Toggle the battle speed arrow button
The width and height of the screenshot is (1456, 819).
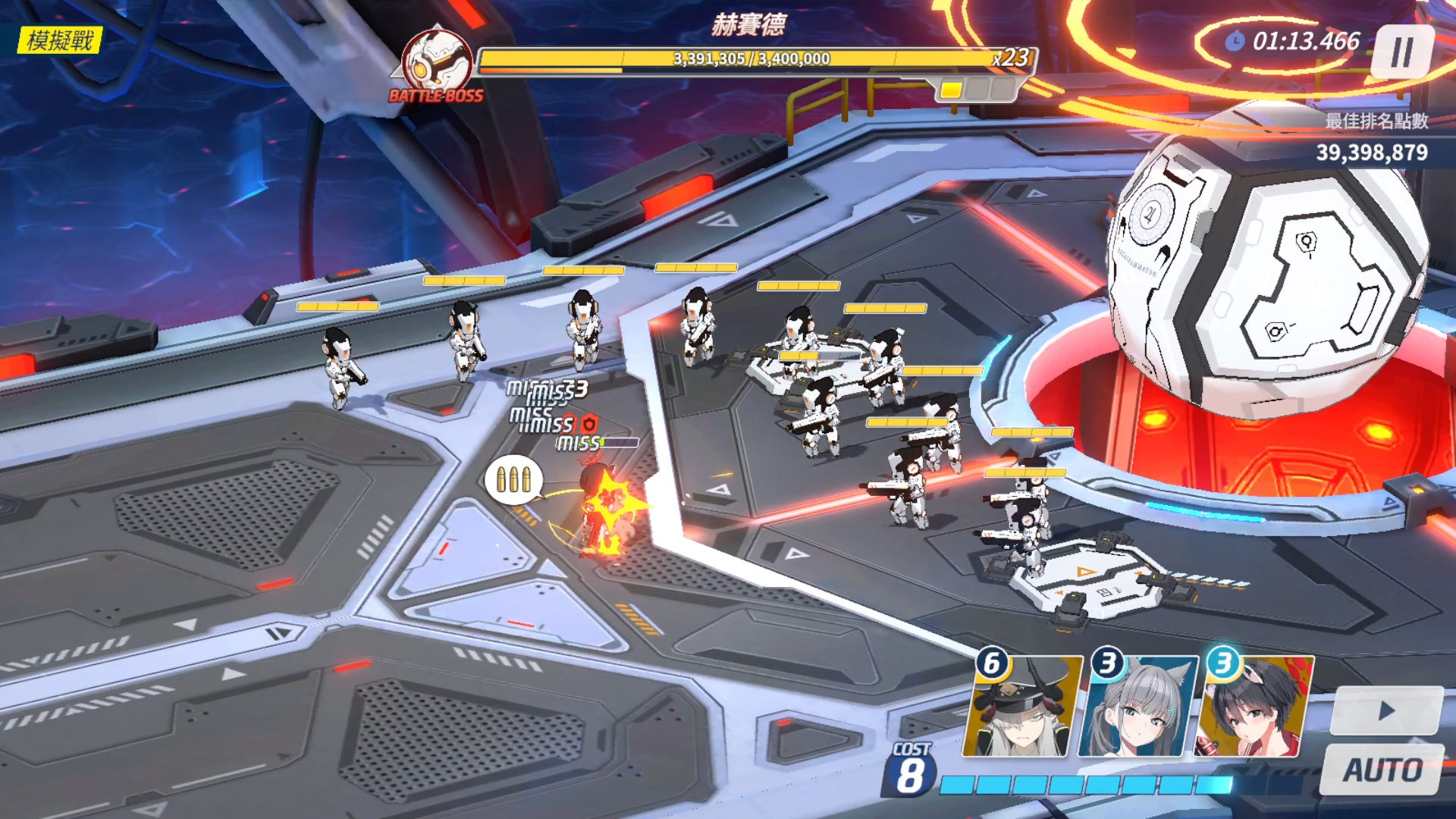point(1386,711)
